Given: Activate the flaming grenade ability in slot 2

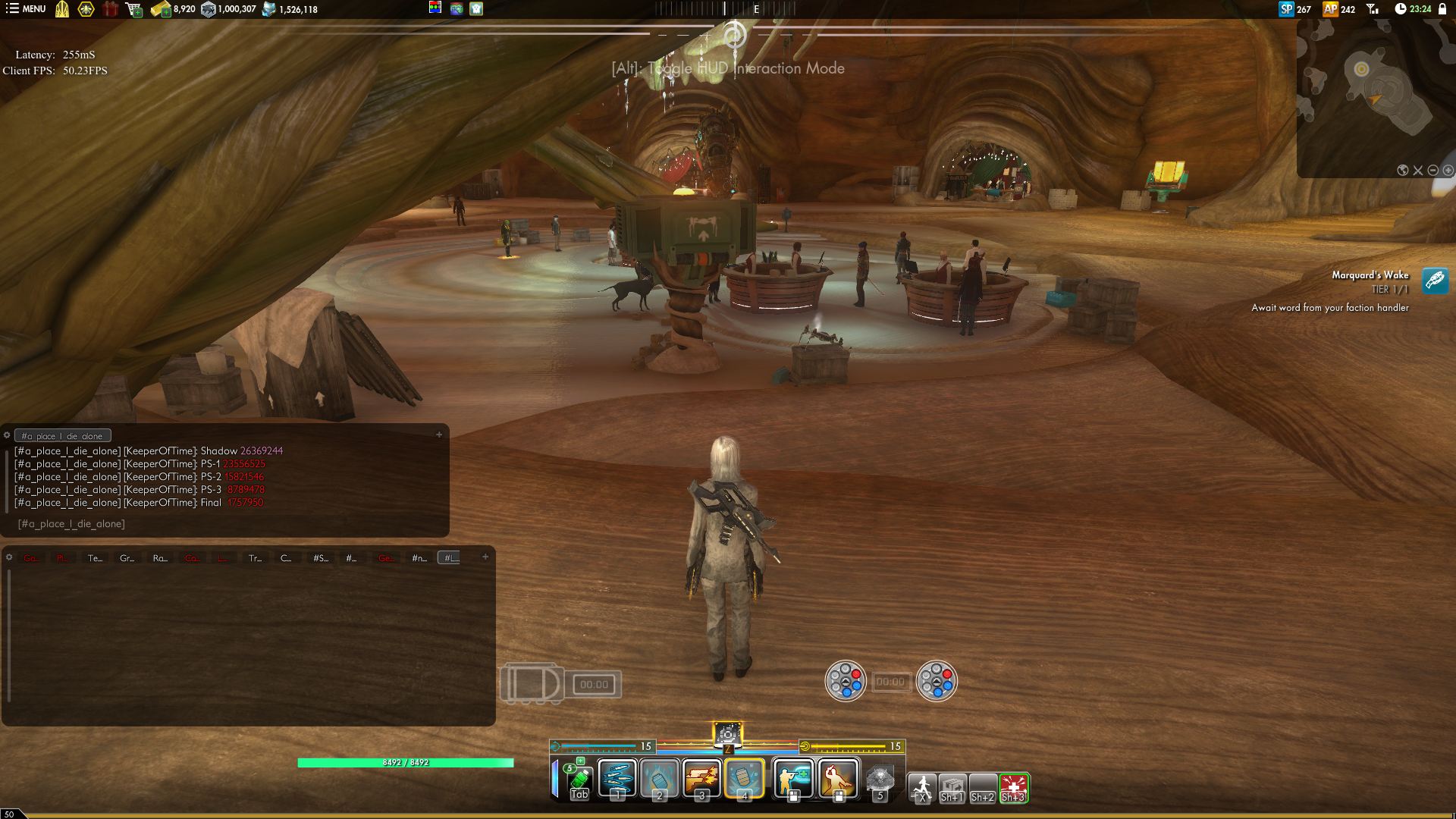Looking at the screenshot, I should click(x=660, y=778).
